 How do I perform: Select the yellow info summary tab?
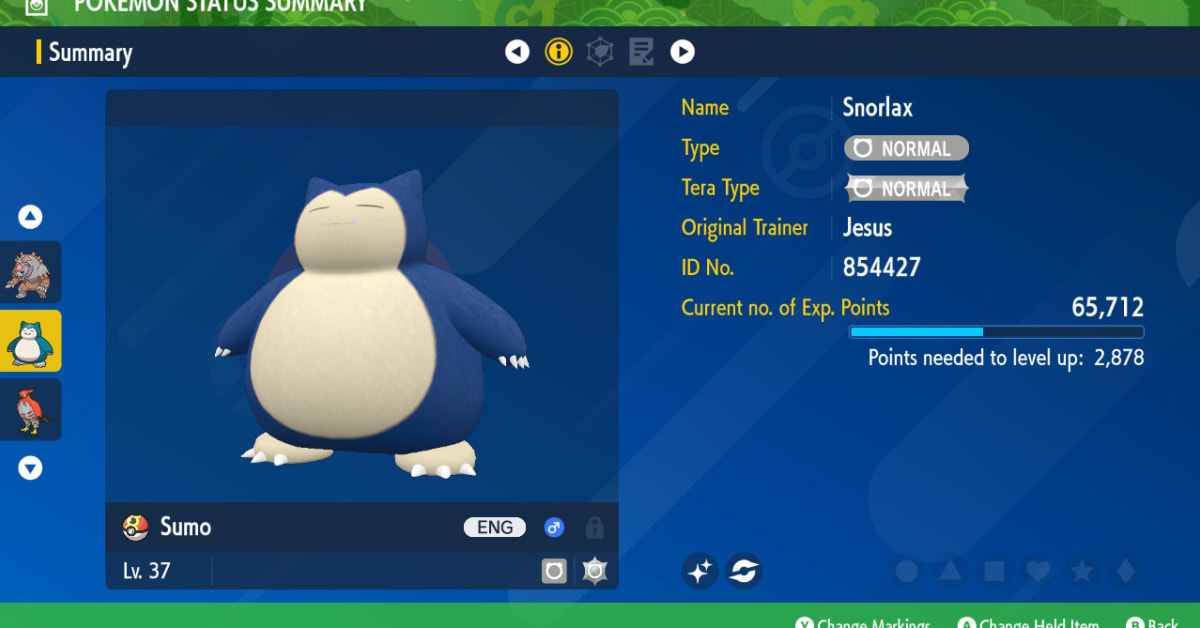coord(558,52)
